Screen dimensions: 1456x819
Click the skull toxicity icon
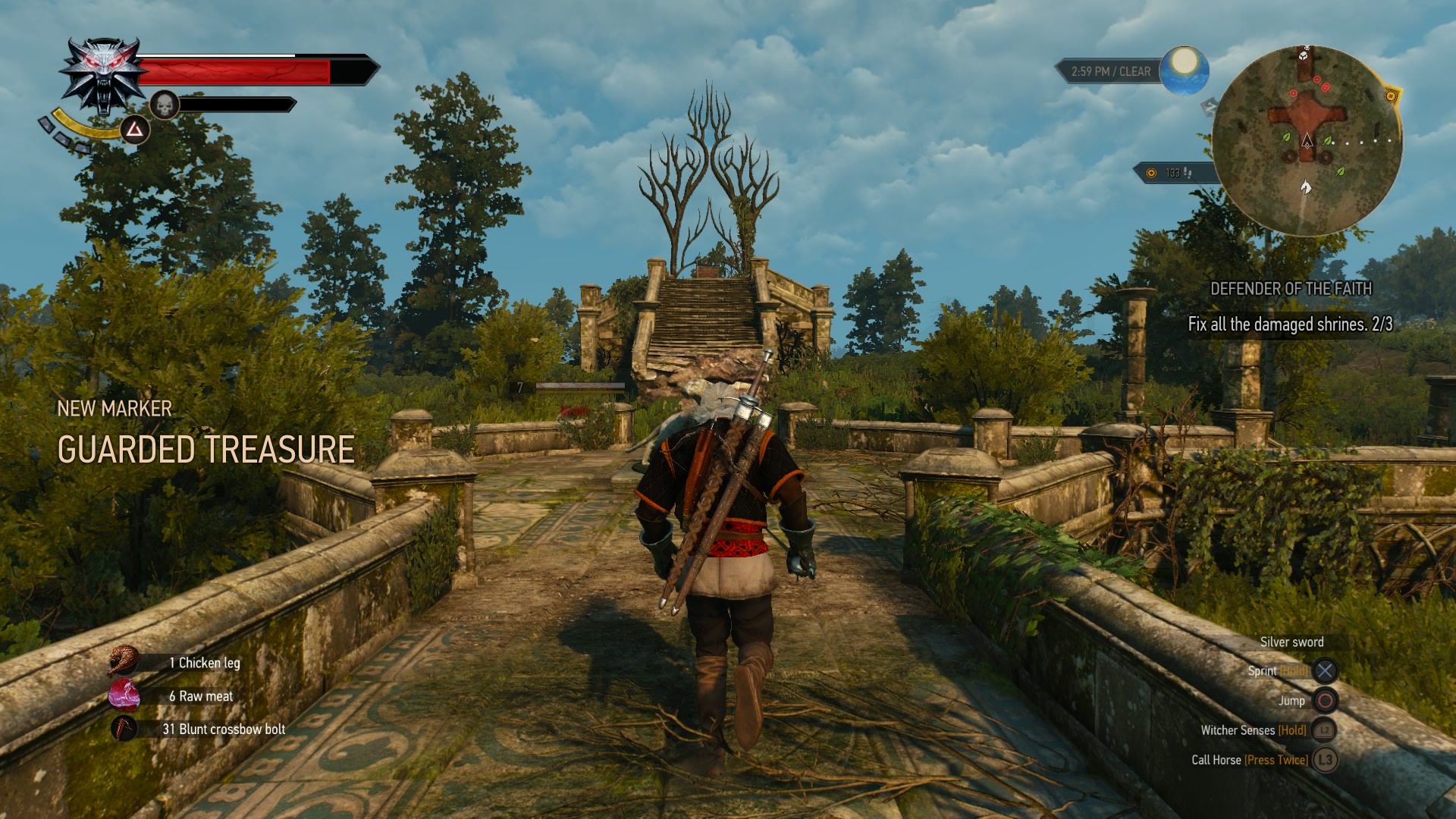(x=164, y=105)
